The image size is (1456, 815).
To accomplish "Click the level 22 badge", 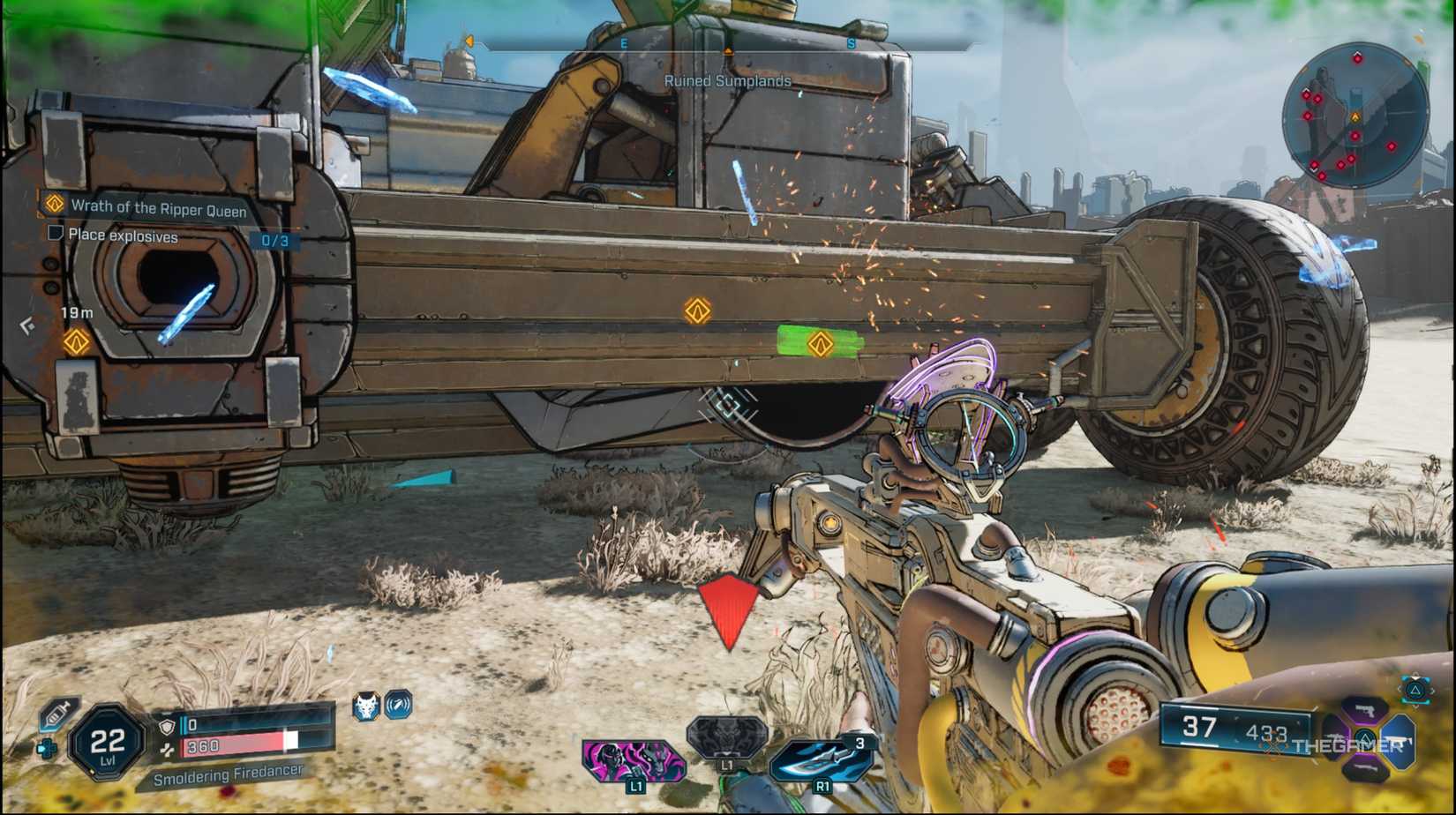I will click(x=108, y=739).
